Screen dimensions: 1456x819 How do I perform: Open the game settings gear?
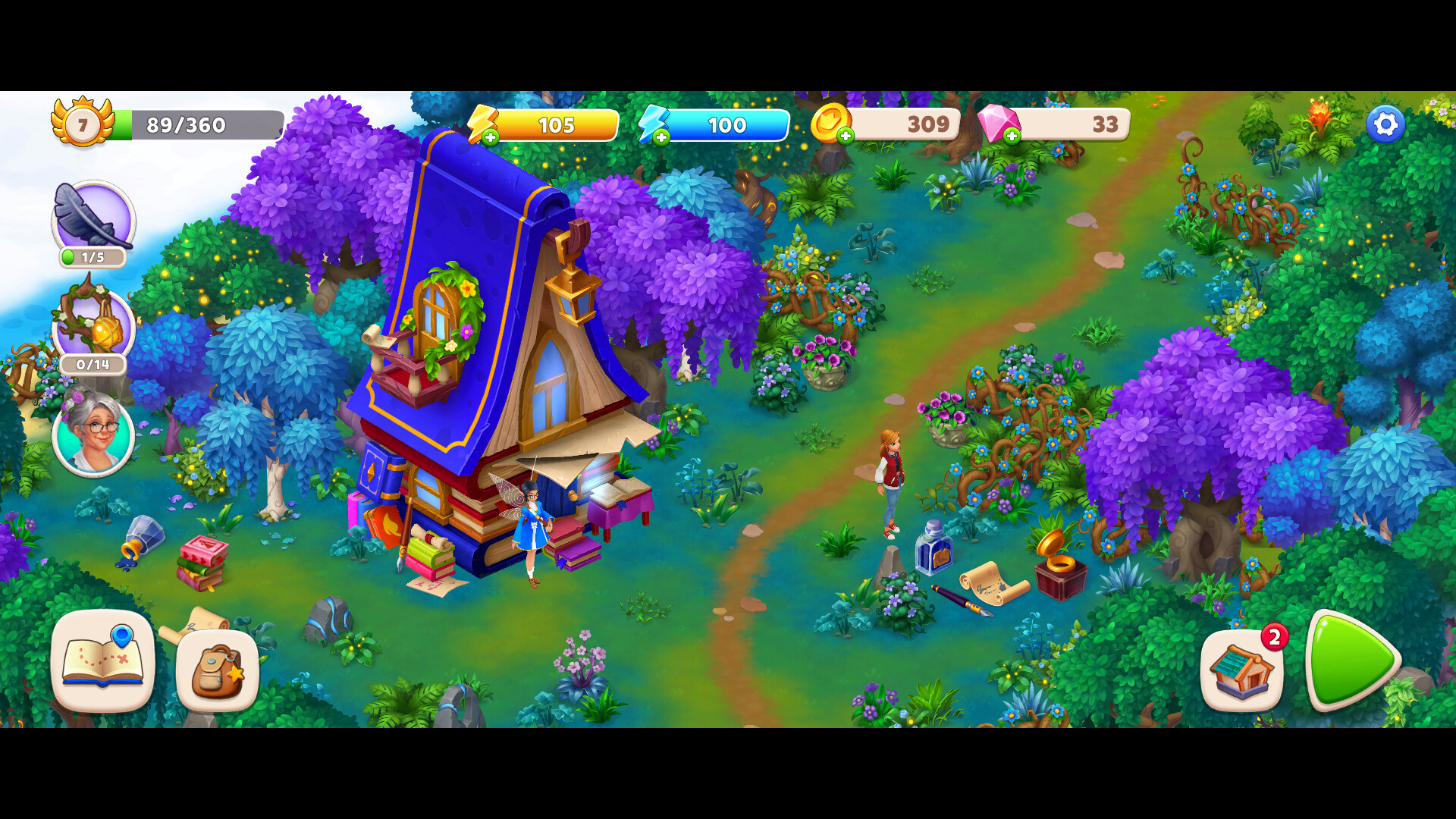pos(1385,124)
